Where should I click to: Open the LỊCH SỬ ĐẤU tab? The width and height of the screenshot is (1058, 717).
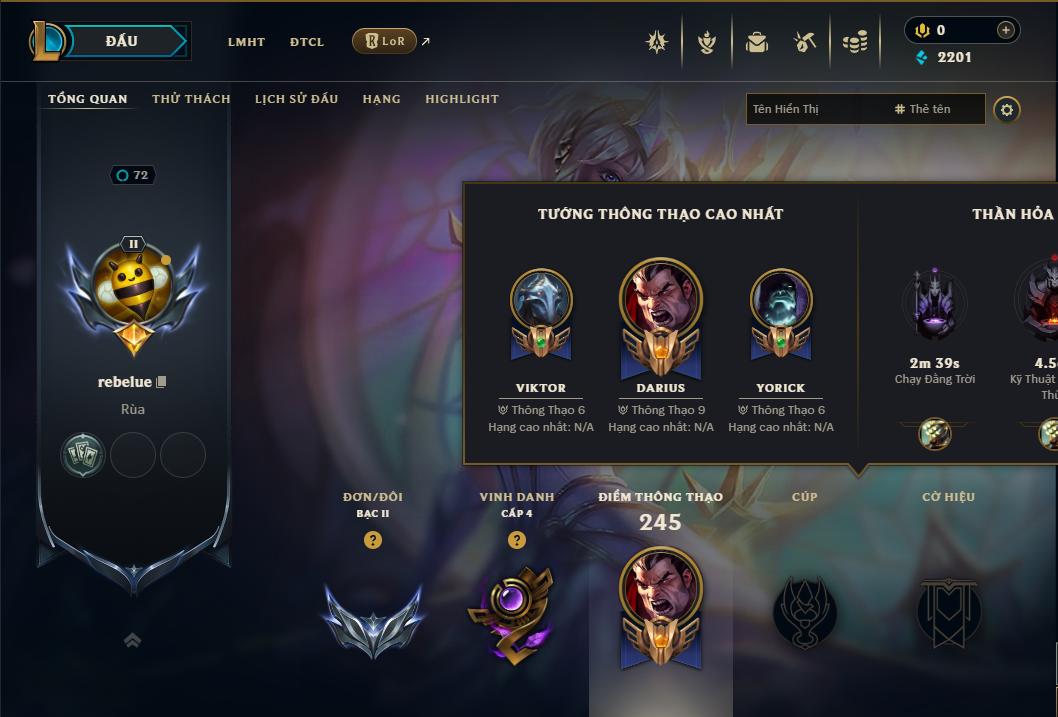tap(296, 99)
